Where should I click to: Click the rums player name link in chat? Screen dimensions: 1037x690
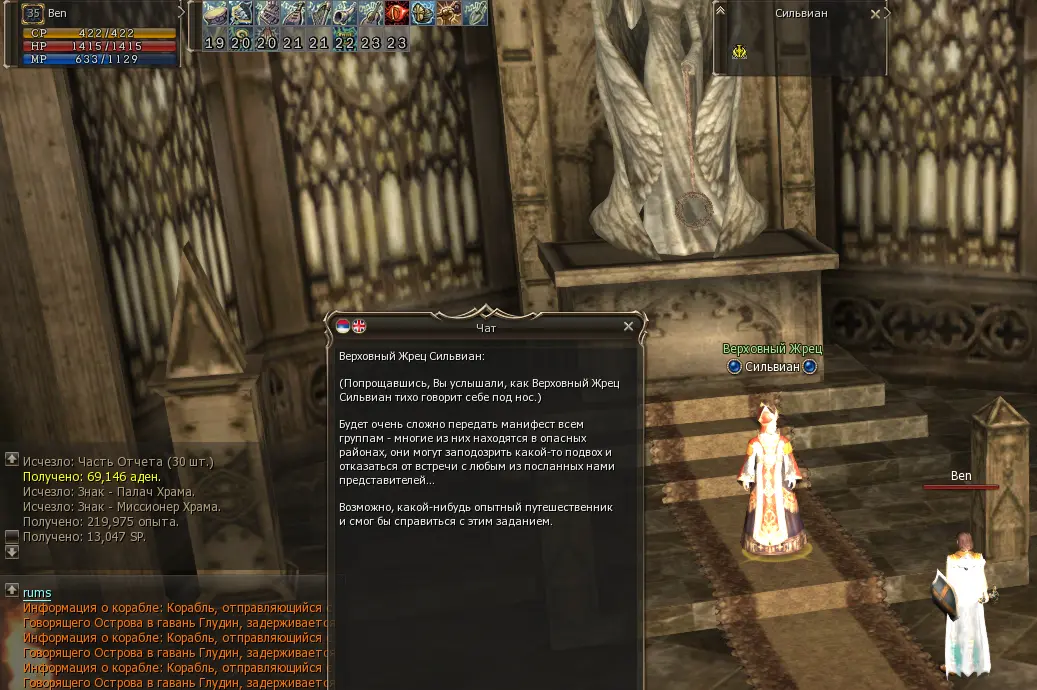click(37, 593)
